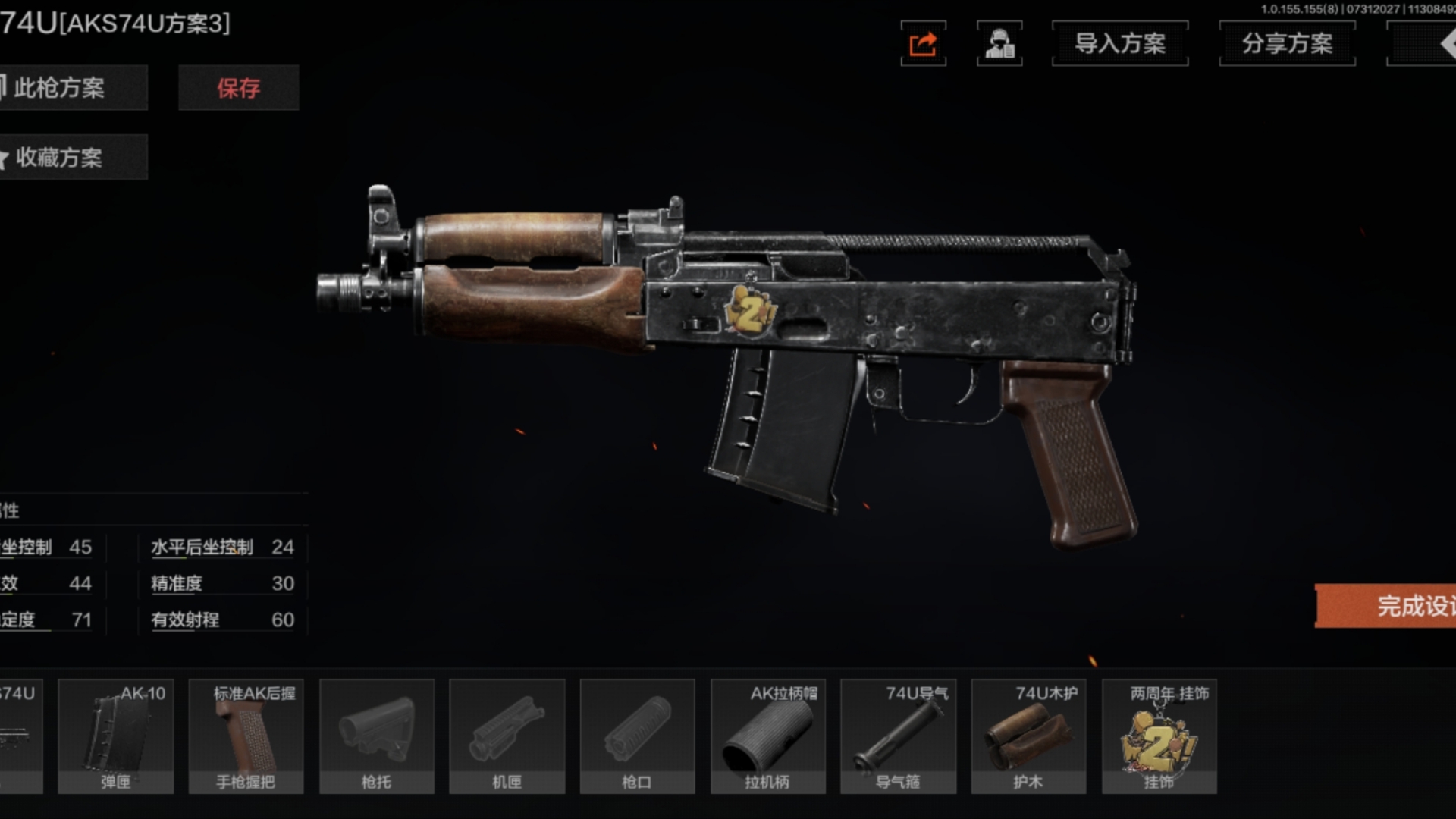The image size is (1456, 819).
Task: Open 导入方案 to import a scheme
Action: (1120, 43)
